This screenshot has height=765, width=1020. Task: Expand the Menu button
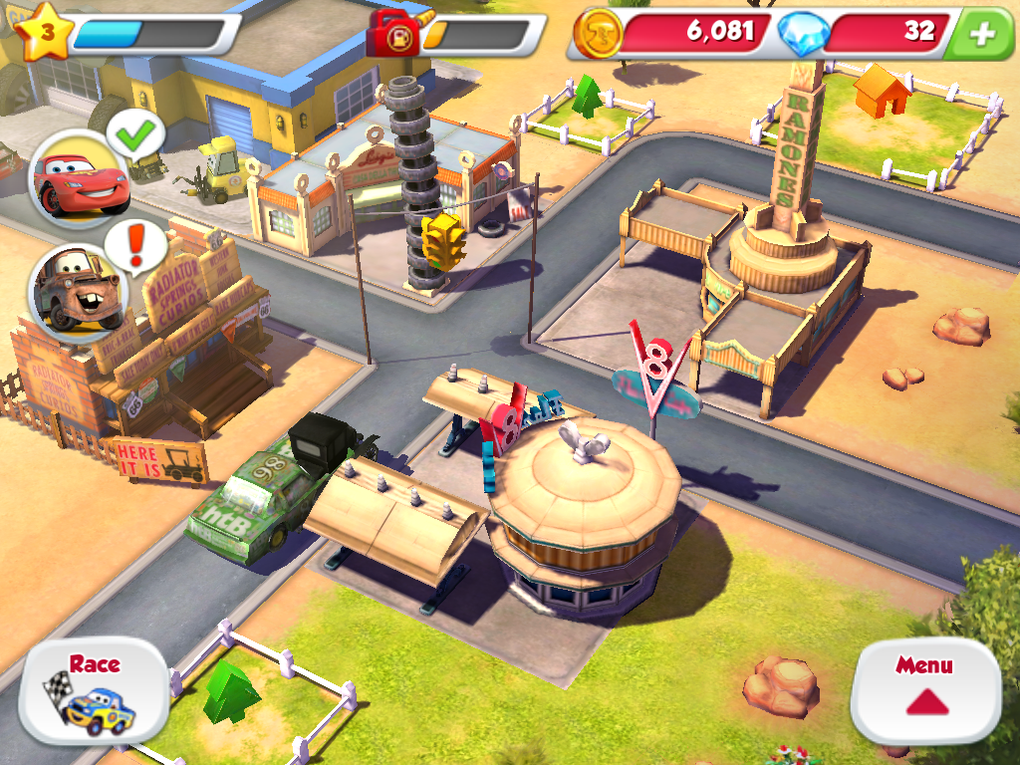[x=925, y=690]
